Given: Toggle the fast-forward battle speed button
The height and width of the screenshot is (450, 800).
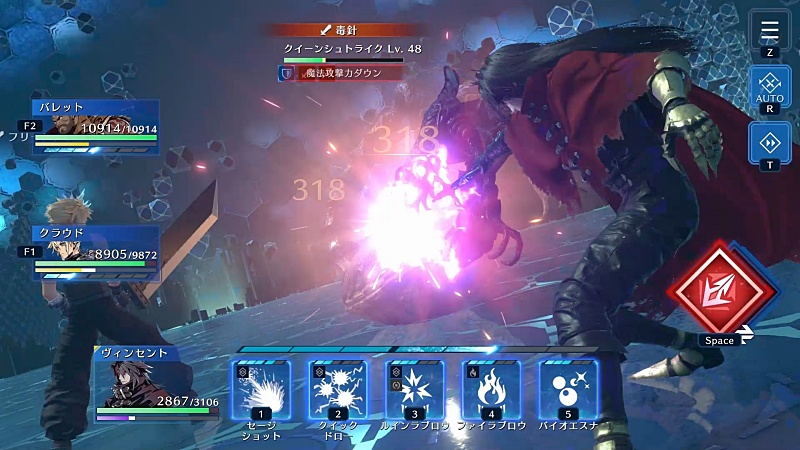Looking at the screenshot, I should point(769,143).
